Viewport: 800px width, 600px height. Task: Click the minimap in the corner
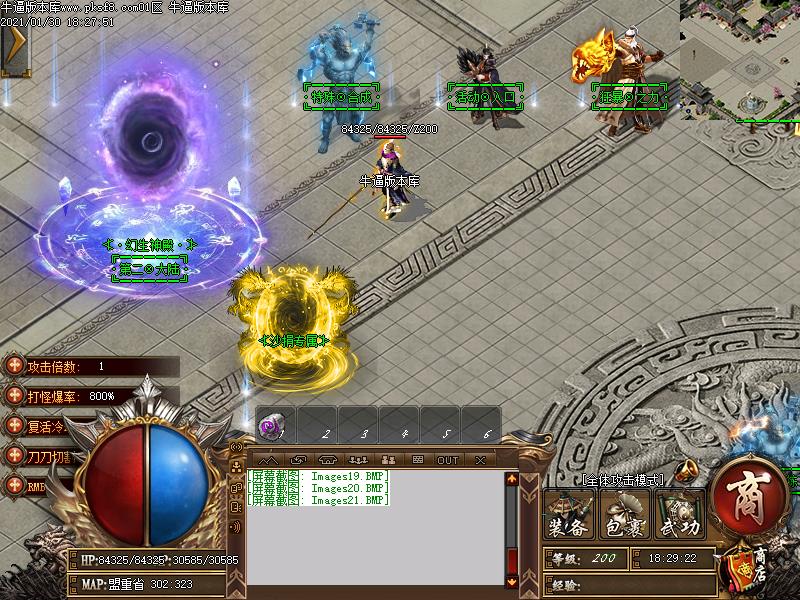click(740, 58)
